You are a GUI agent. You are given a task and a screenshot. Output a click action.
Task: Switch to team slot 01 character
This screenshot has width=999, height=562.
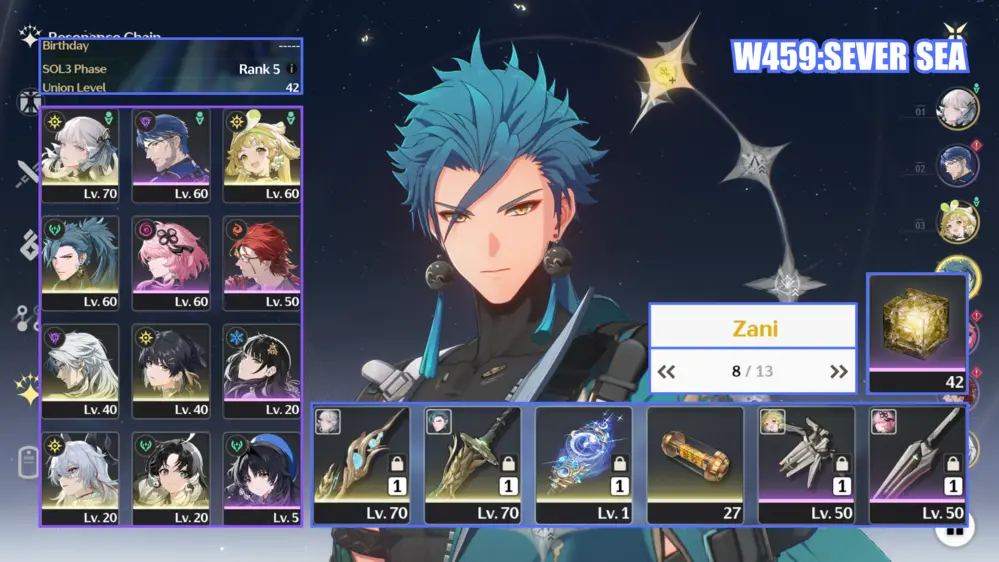[956, 109]
